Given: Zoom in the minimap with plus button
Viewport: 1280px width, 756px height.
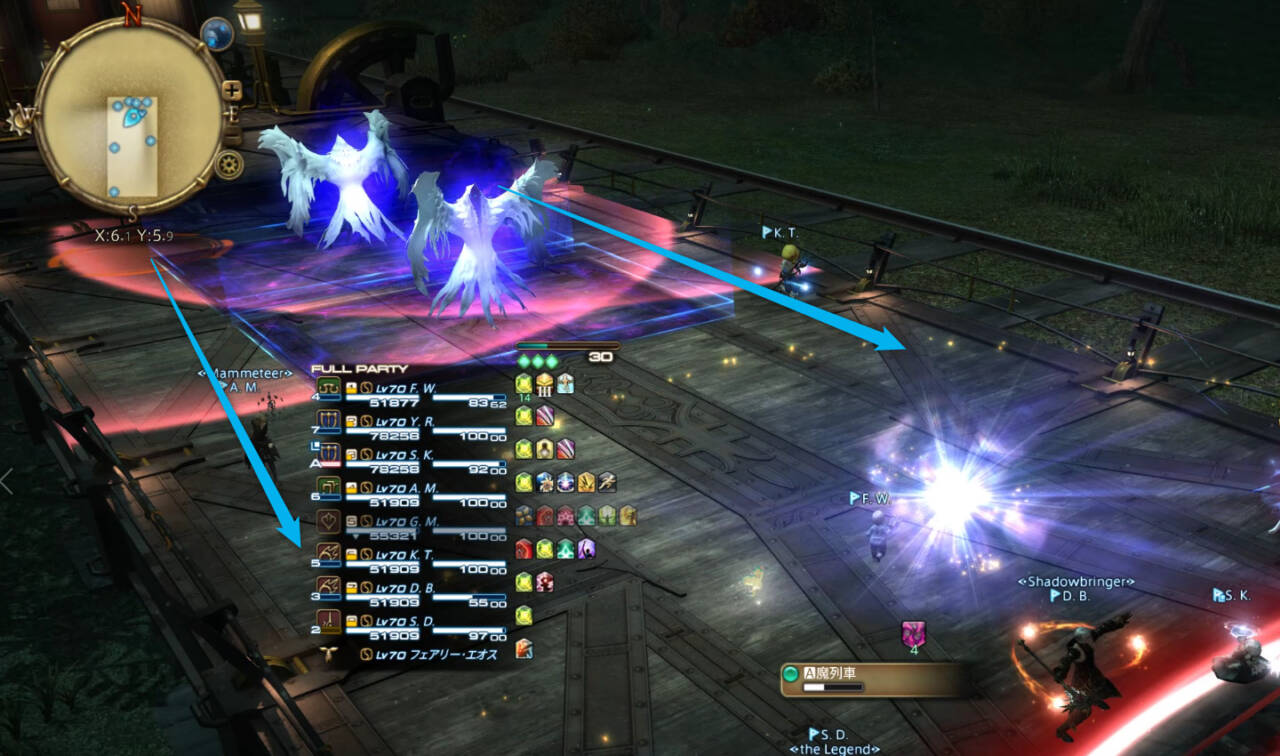Looking at the screenshot, I should point(232,90).
